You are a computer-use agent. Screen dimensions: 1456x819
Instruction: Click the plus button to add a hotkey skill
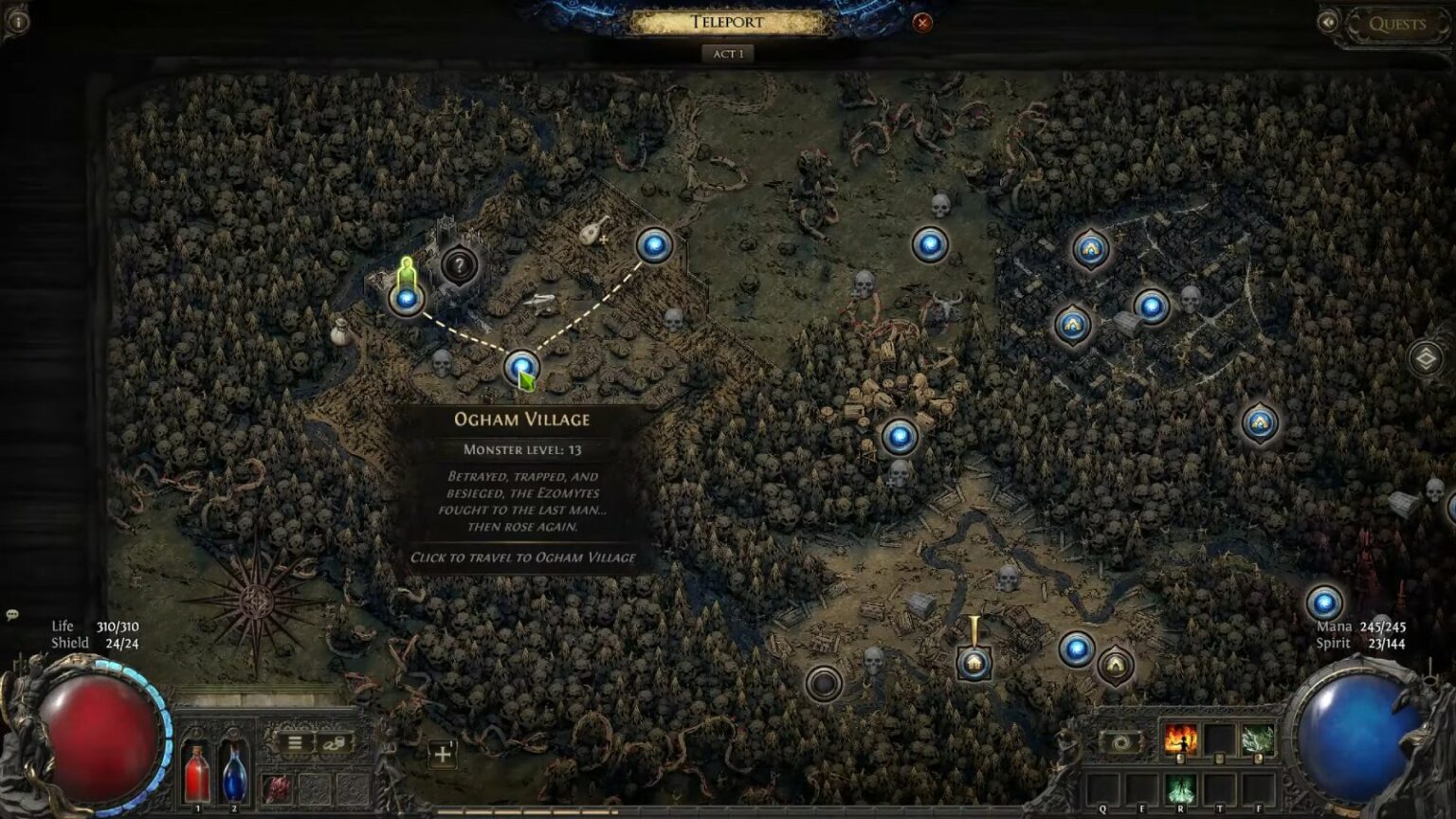[x=444, y=752]
